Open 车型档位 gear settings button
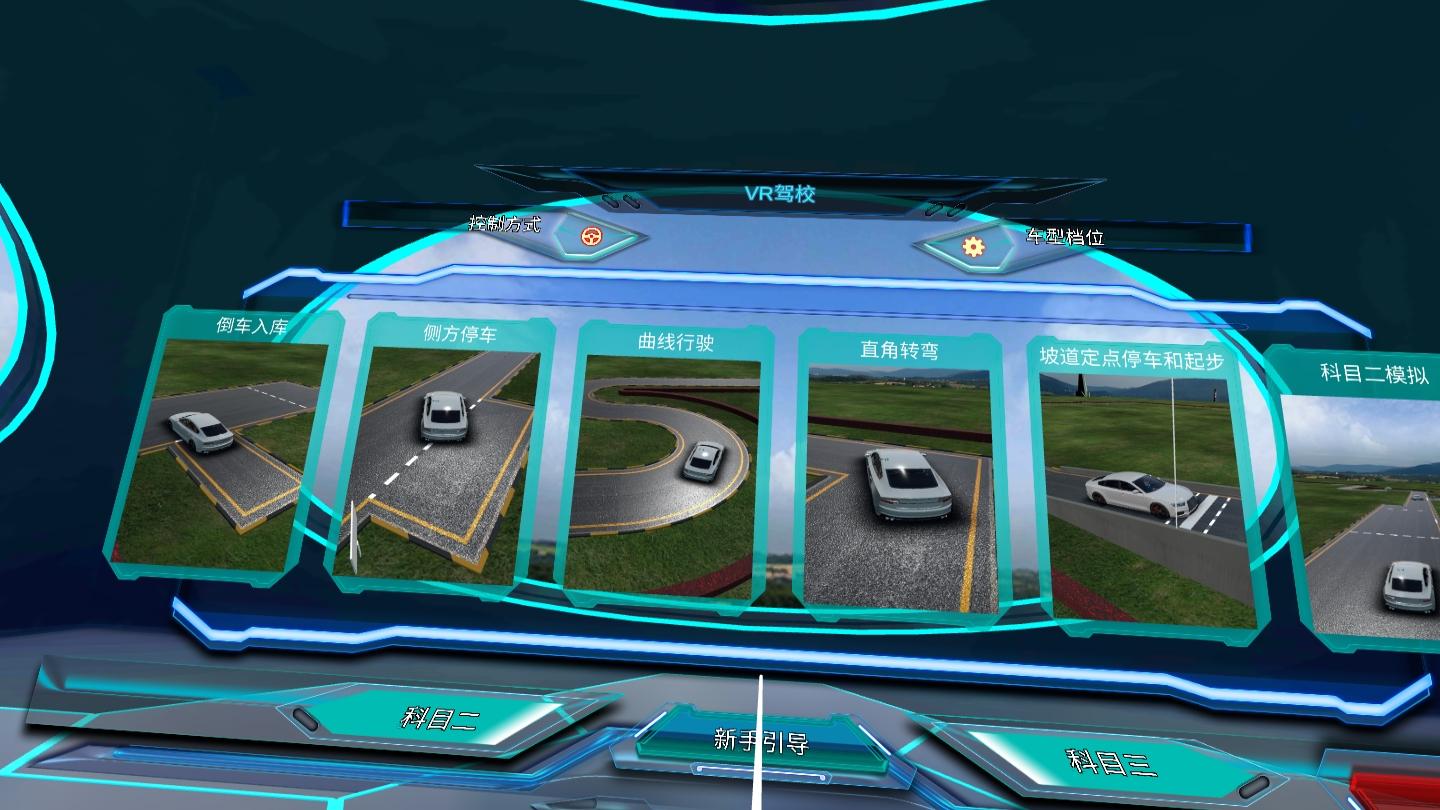The image size is (1440, 810). pos(973,246)
